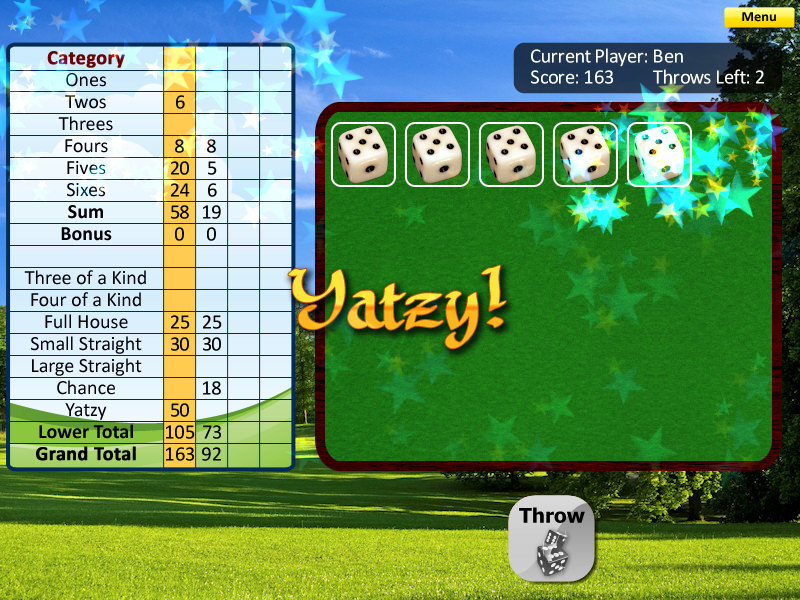Score in the Three of a Kind row

(86, 278)
